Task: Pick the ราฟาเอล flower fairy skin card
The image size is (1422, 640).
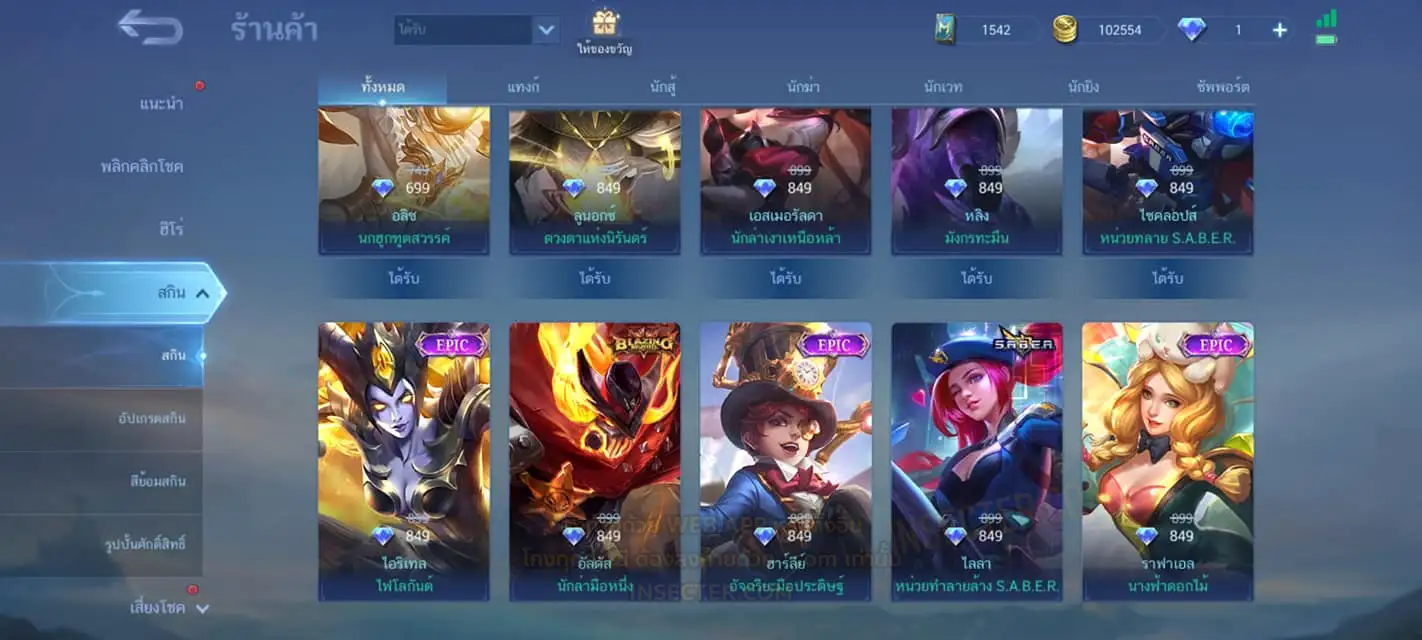Action: 1167,460
